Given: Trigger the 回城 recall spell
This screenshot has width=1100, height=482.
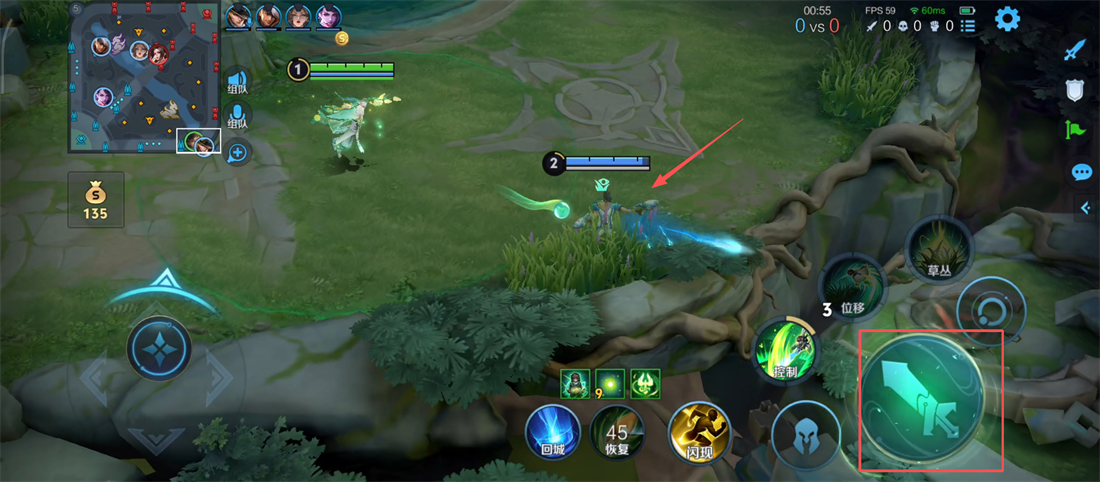Looking at the screenshot, I should tap(553, 431).
